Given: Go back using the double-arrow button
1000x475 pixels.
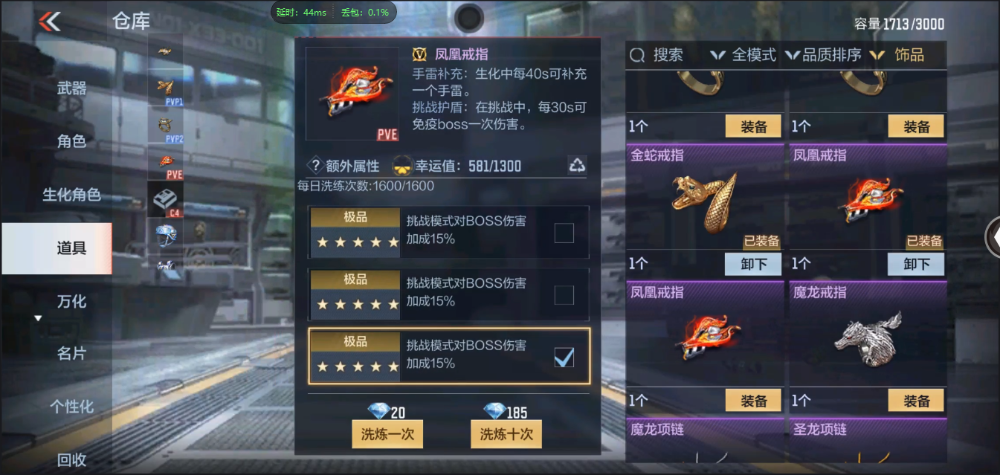Looking at the screenshot, I should (49, 21).
